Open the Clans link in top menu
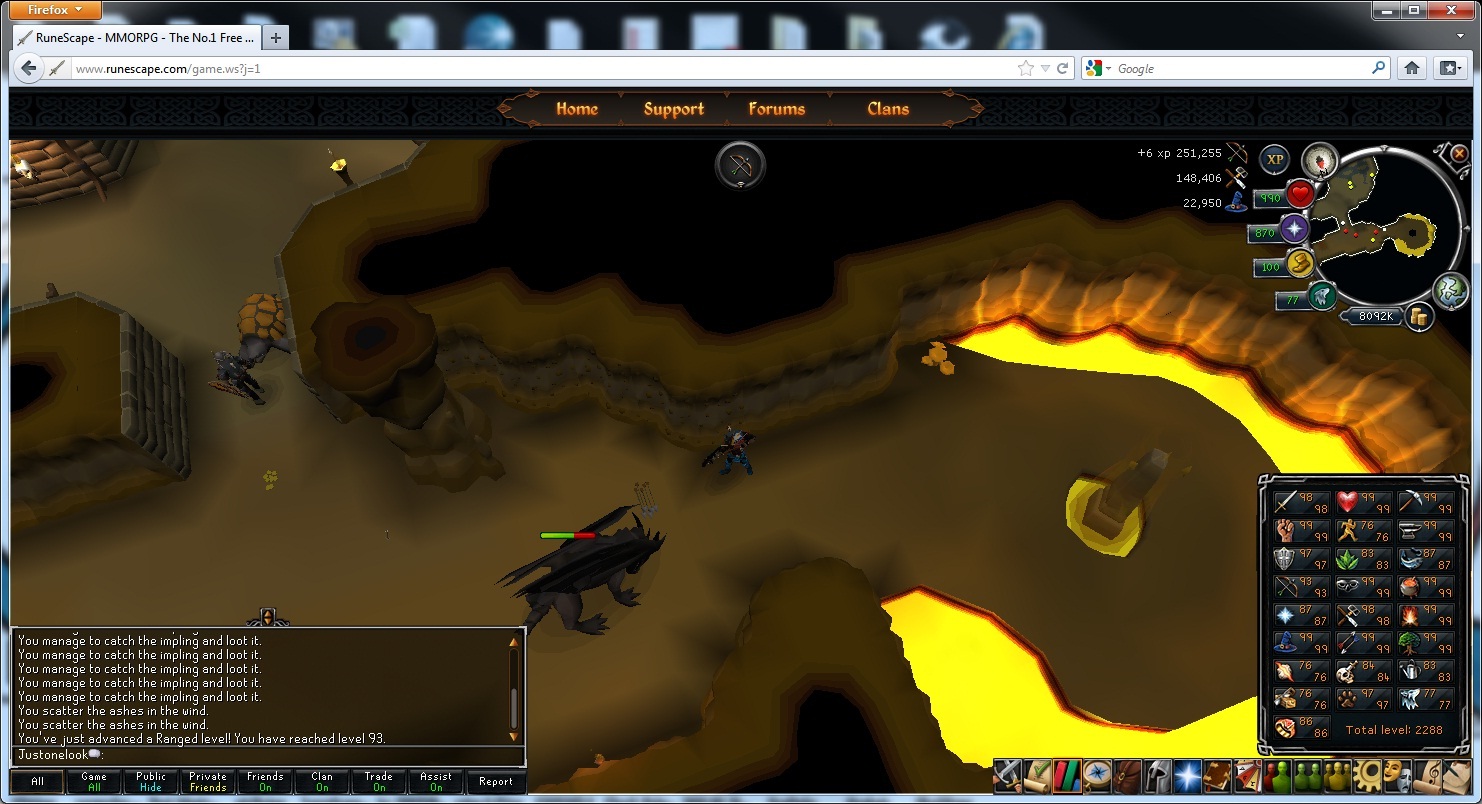1482x804 pixels. click(x=888, y=109)
